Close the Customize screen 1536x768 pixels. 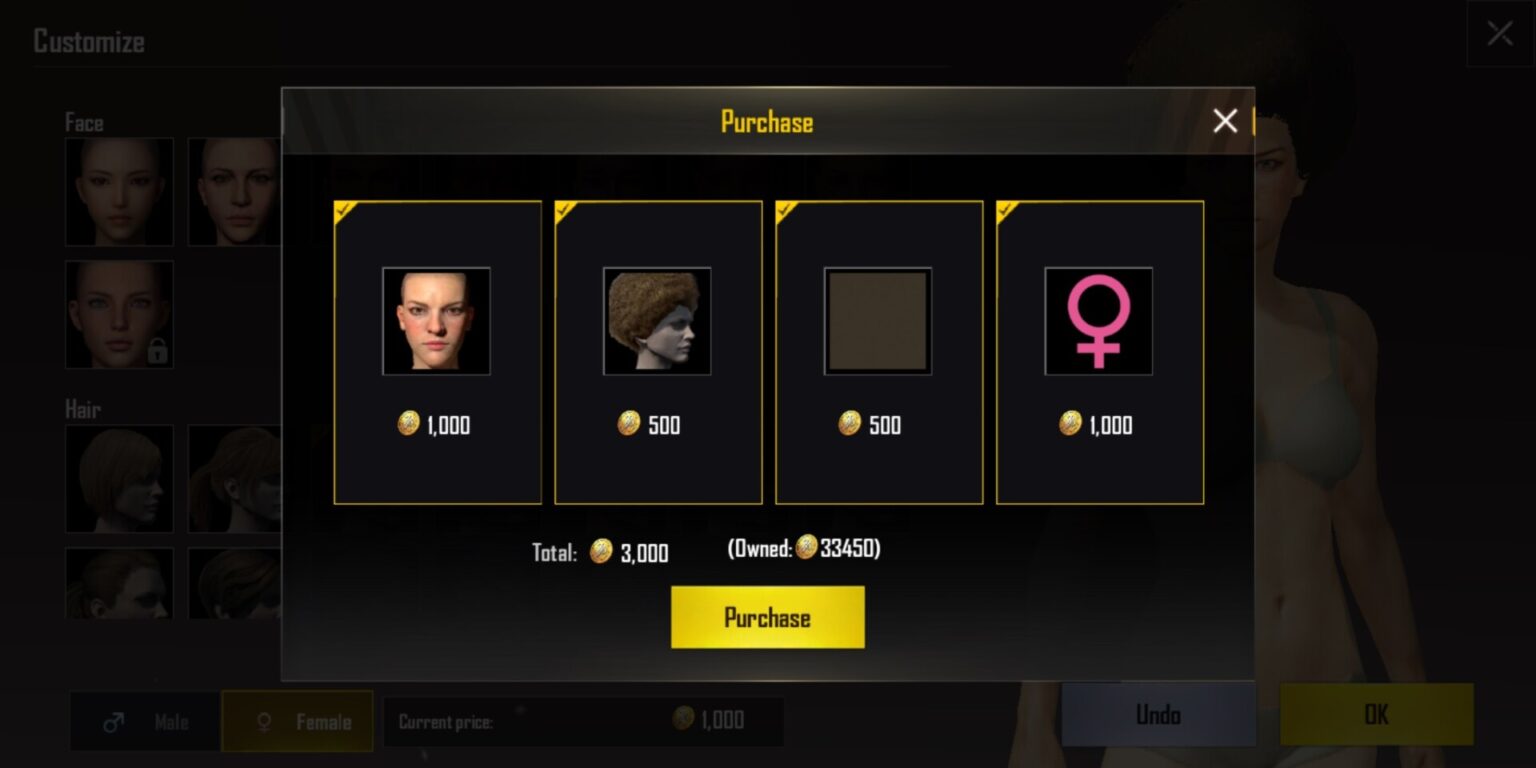(1499, 34)
